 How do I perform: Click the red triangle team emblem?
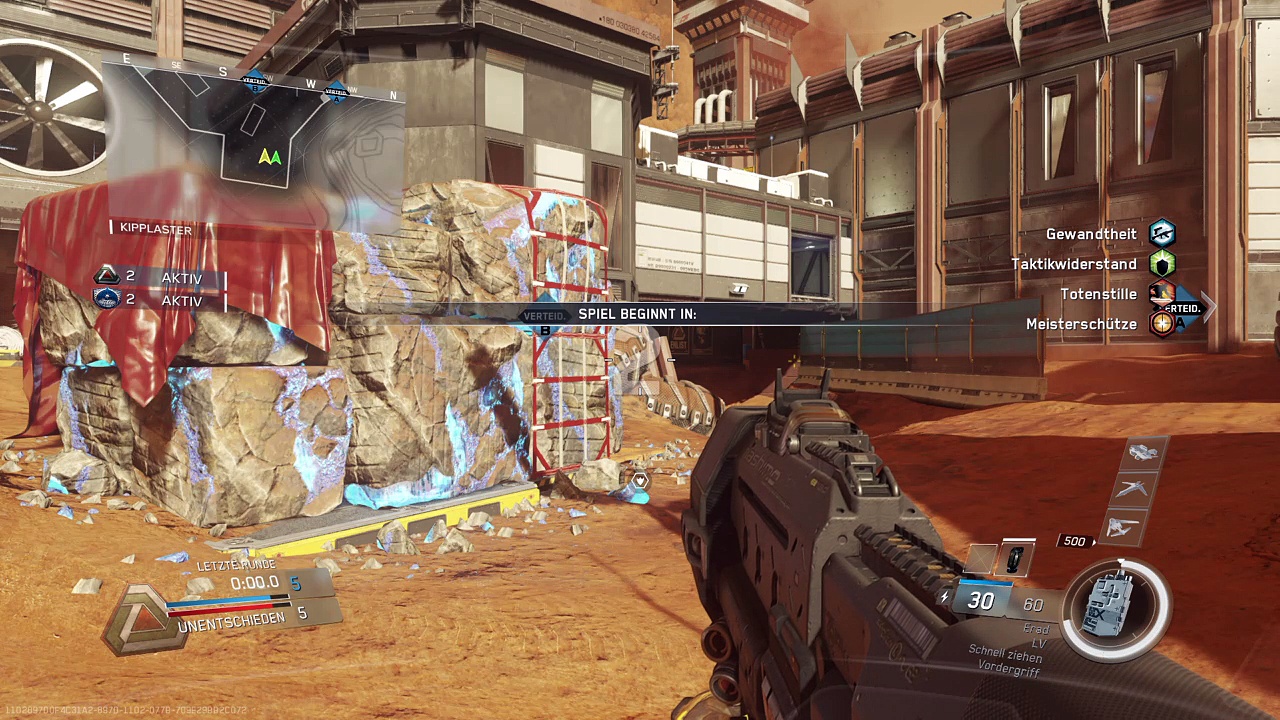(107, 277)
